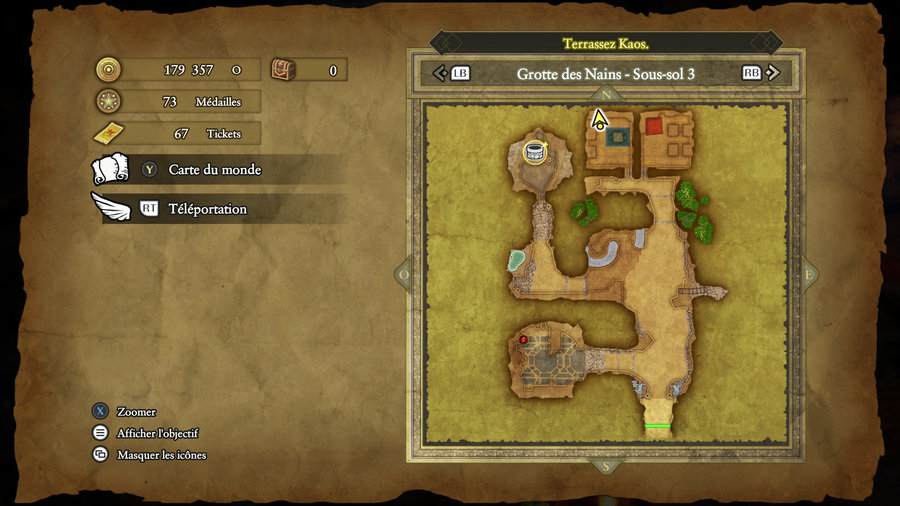The height and width of the screenshot is (506, 900).
Task: Choose Zoomer to zoom the map
Action: (136, 411)
